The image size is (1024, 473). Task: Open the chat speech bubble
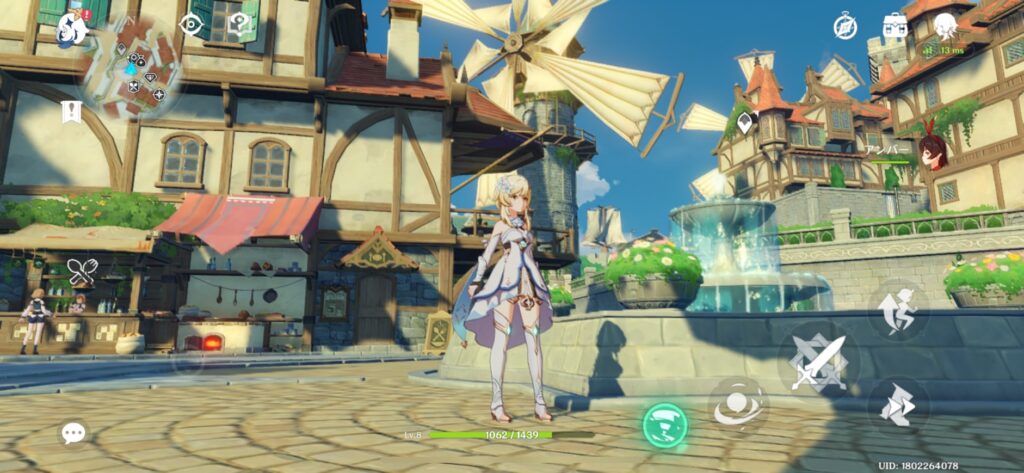[73, 432]
